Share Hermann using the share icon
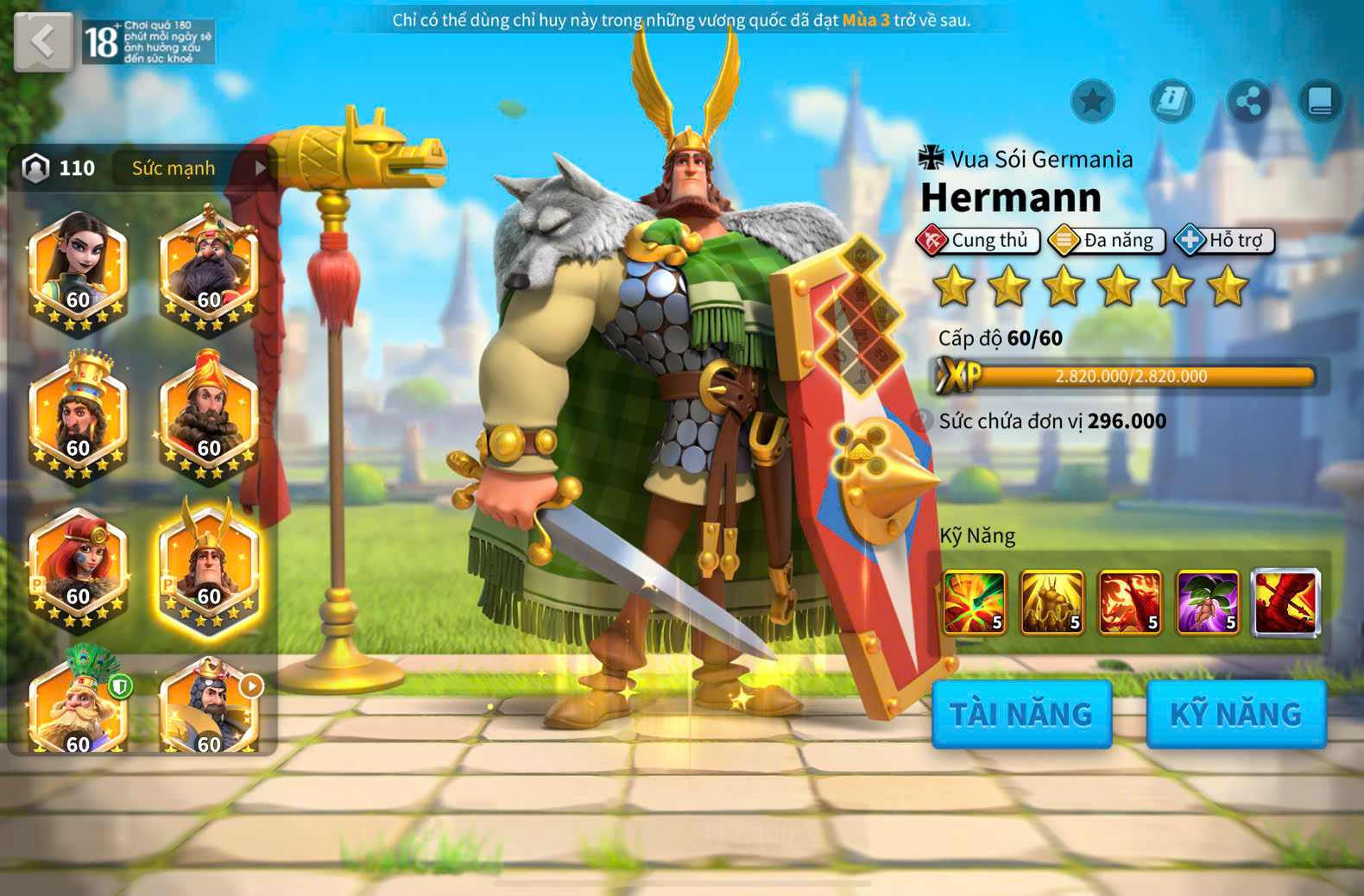 [x=1248, y=101]
